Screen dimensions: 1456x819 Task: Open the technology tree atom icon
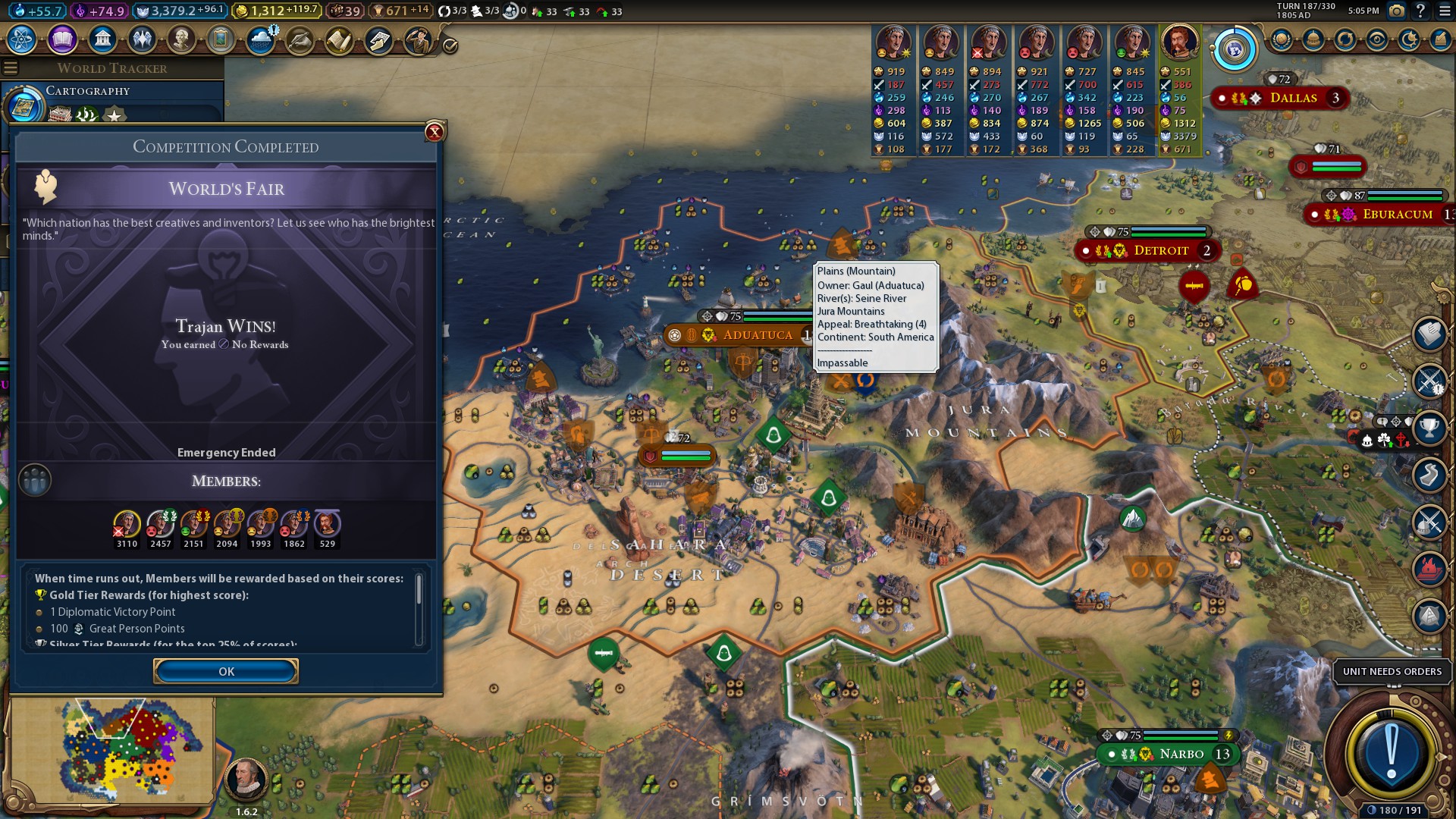click(22, 39)
